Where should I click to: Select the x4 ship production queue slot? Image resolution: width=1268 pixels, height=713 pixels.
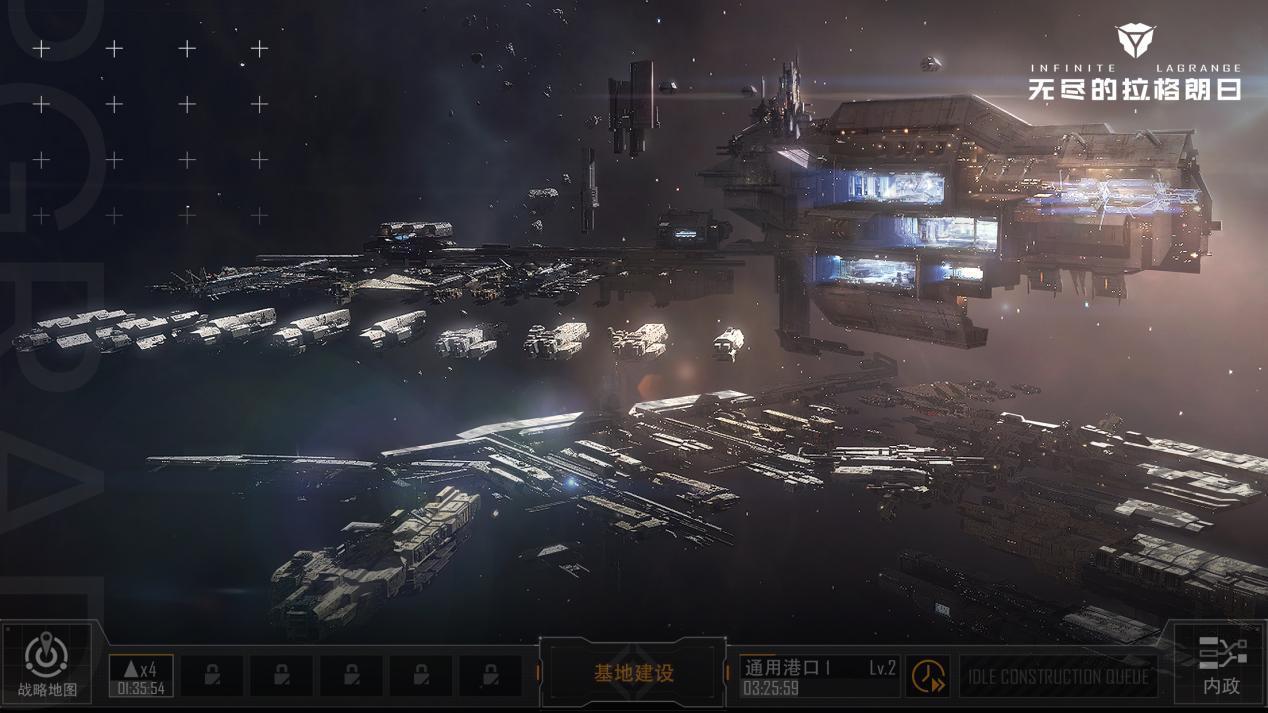coord(141,676)
